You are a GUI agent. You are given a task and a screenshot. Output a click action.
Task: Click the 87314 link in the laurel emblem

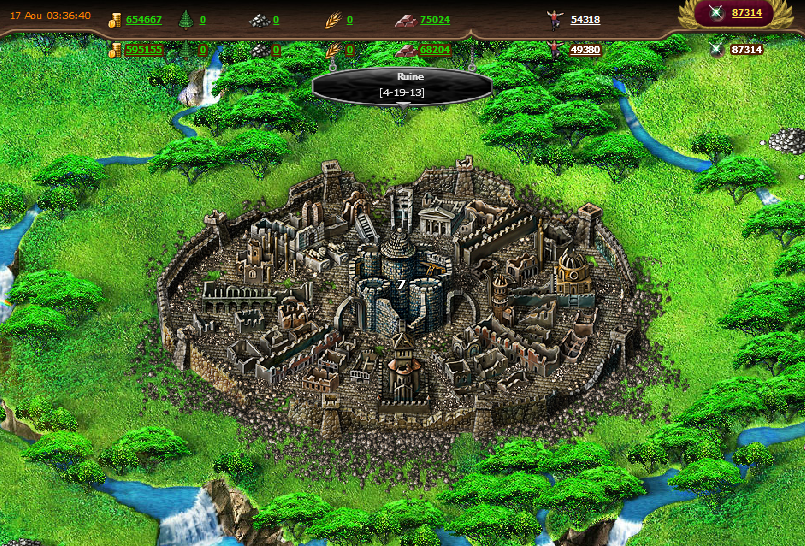746,13
